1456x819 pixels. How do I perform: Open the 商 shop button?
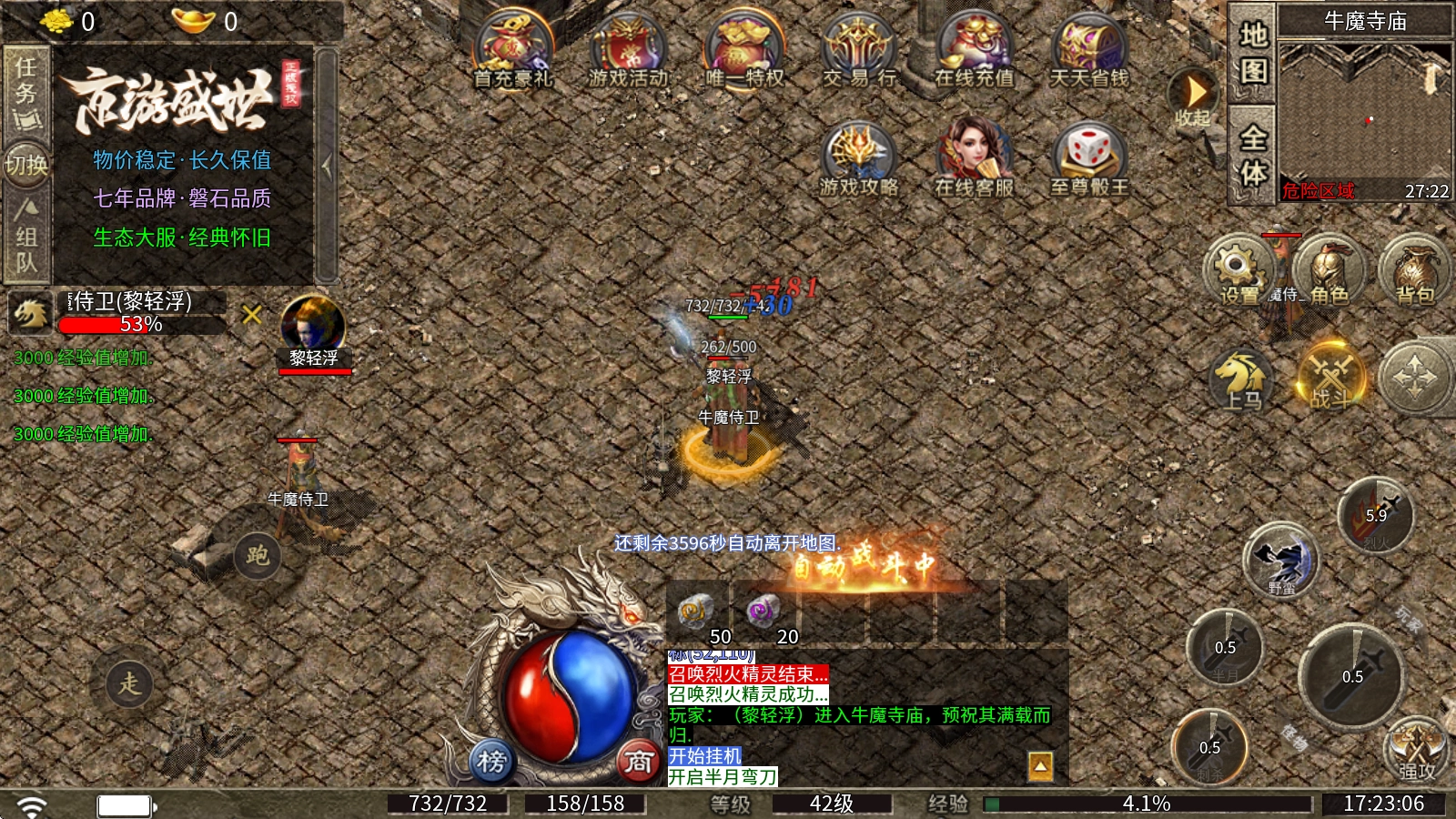click(639, 761)
